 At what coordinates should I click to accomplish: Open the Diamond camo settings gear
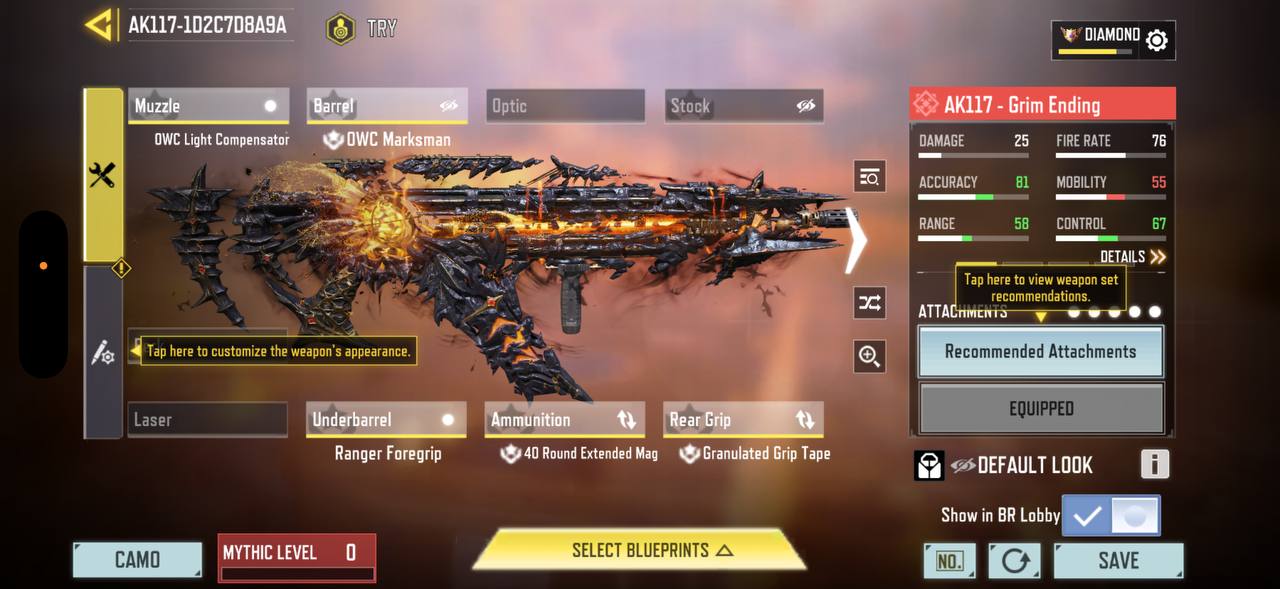point(1156,40)
